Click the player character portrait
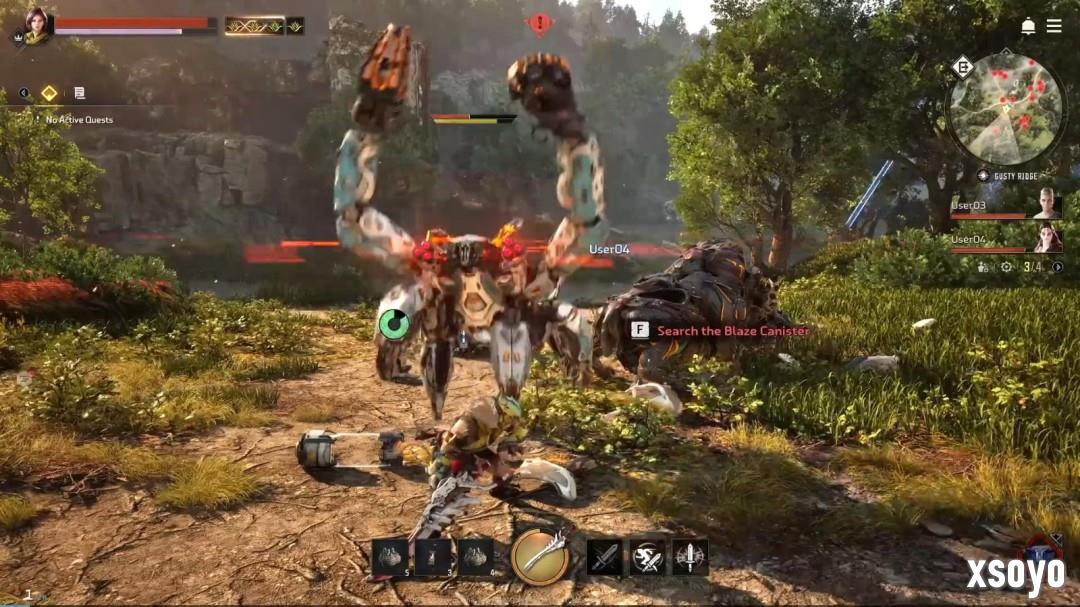This screenshot has width=1080, height=607. [x=37, y=25]
